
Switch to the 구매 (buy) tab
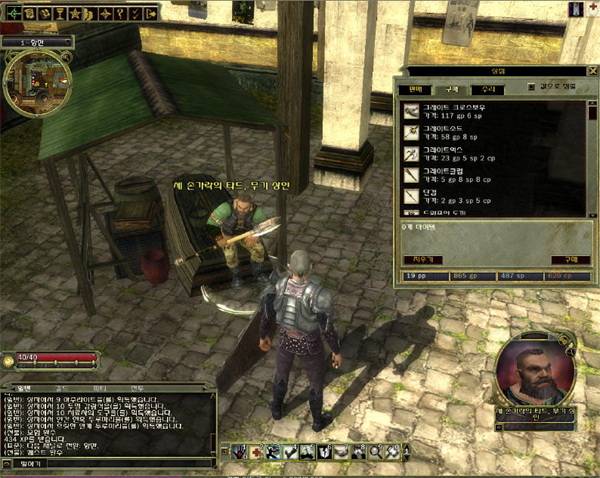pos(452,90)
